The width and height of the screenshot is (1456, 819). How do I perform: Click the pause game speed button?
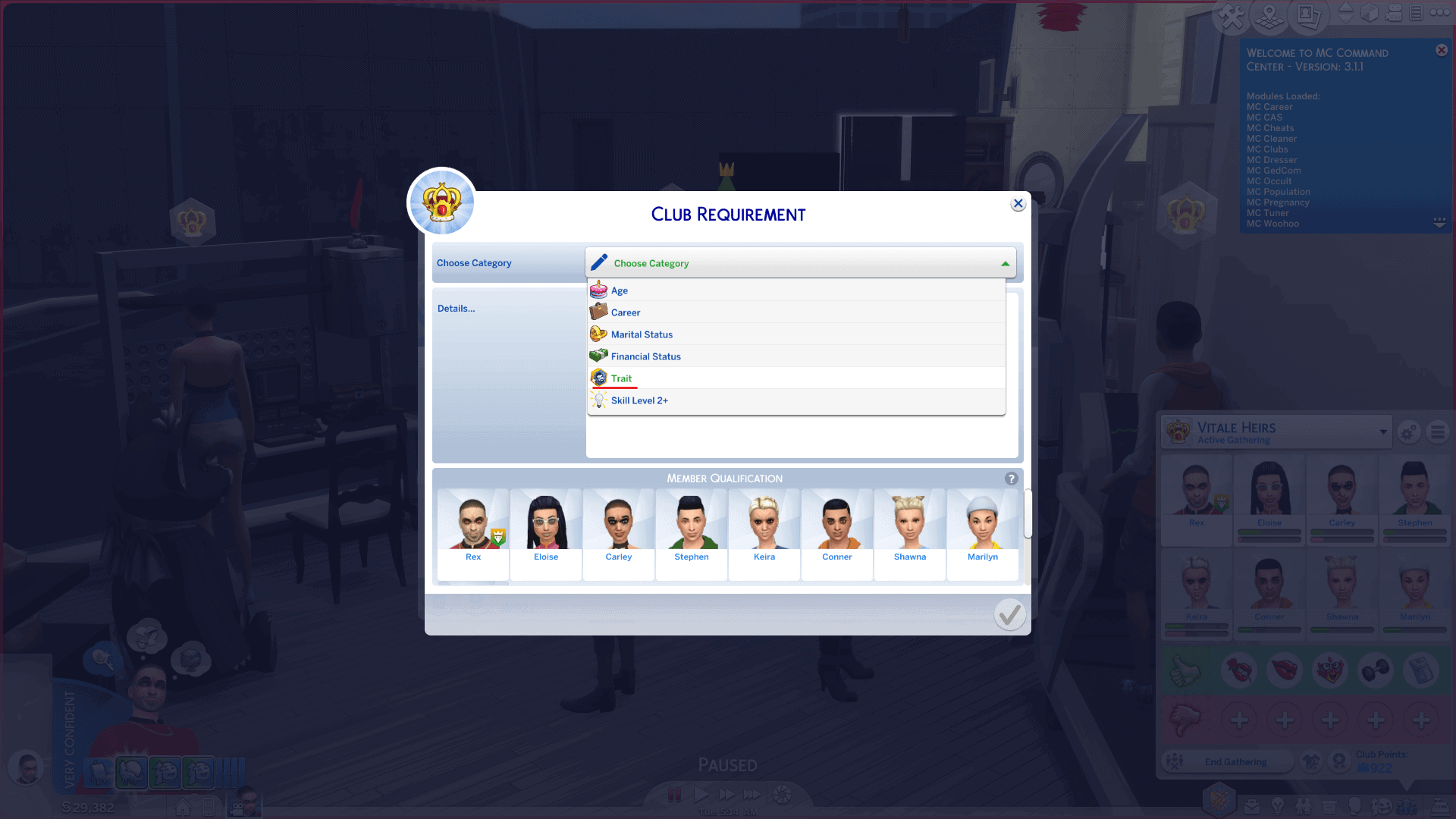pos(674,795)
